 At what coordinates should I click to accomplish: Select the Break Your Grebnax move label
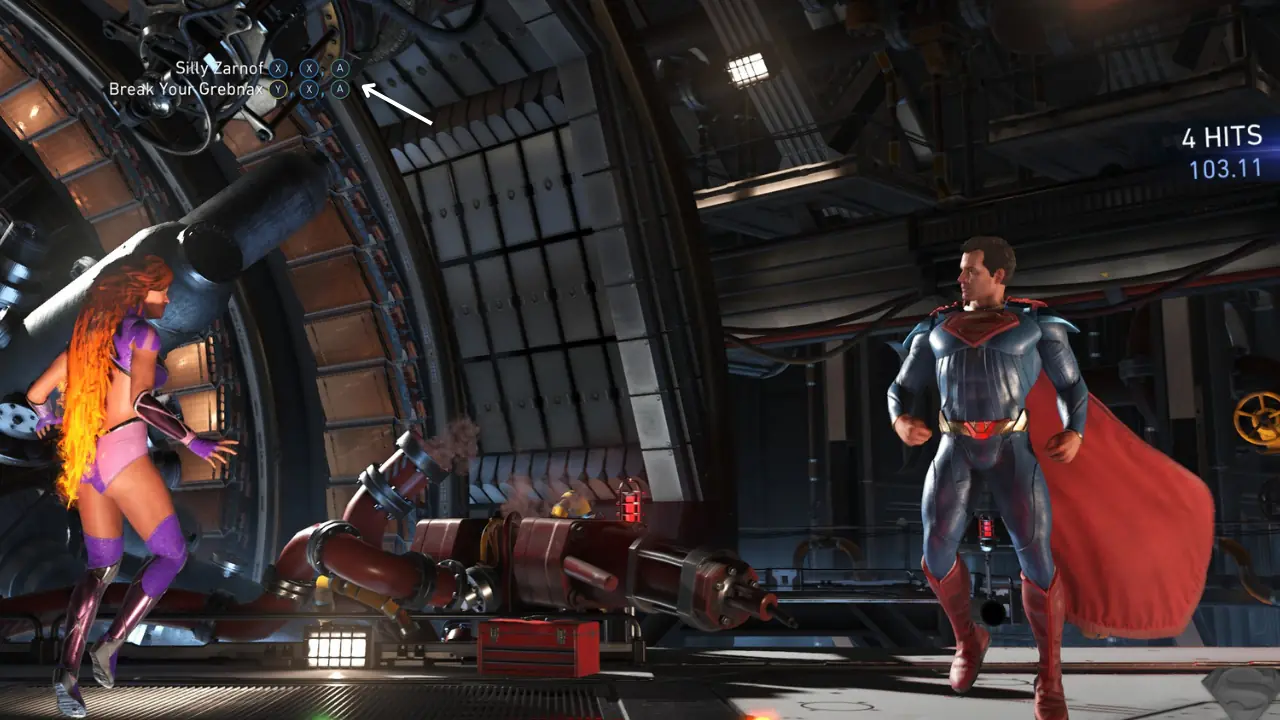click(187, 88)
